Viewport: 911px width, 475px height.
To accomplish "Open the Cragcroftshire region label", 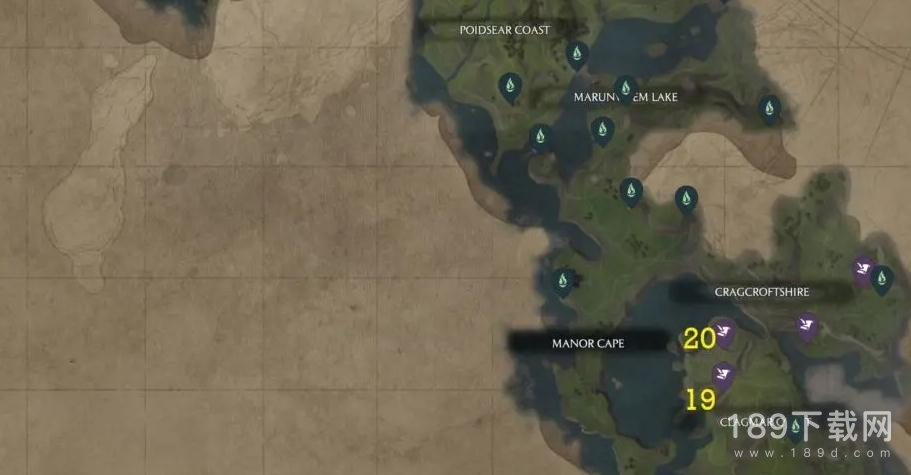I will click(x=761, y=292).
